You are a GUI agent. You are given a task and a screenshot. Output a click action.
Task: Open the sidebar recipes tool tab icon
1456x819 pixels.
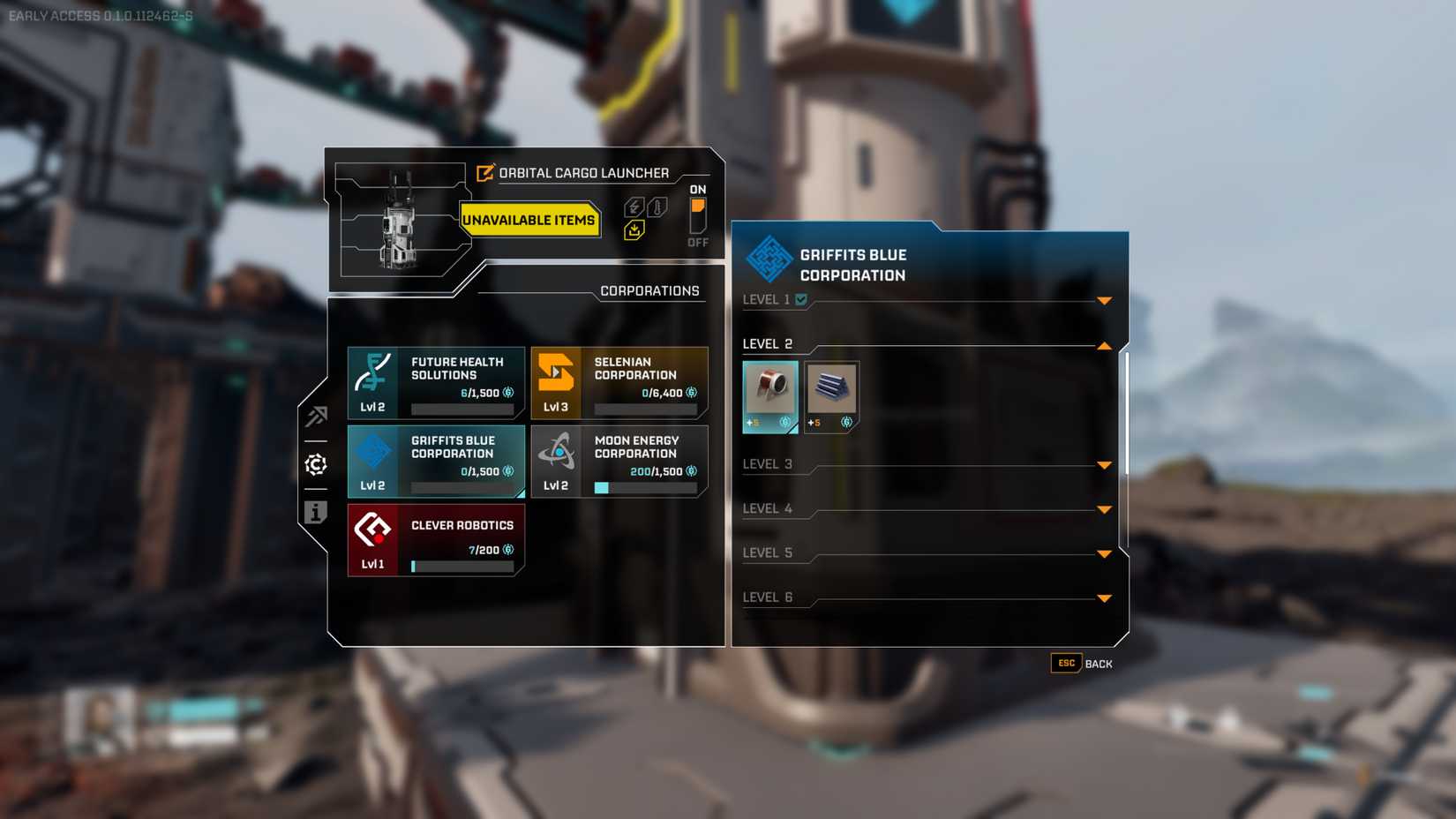coord(315,417)
